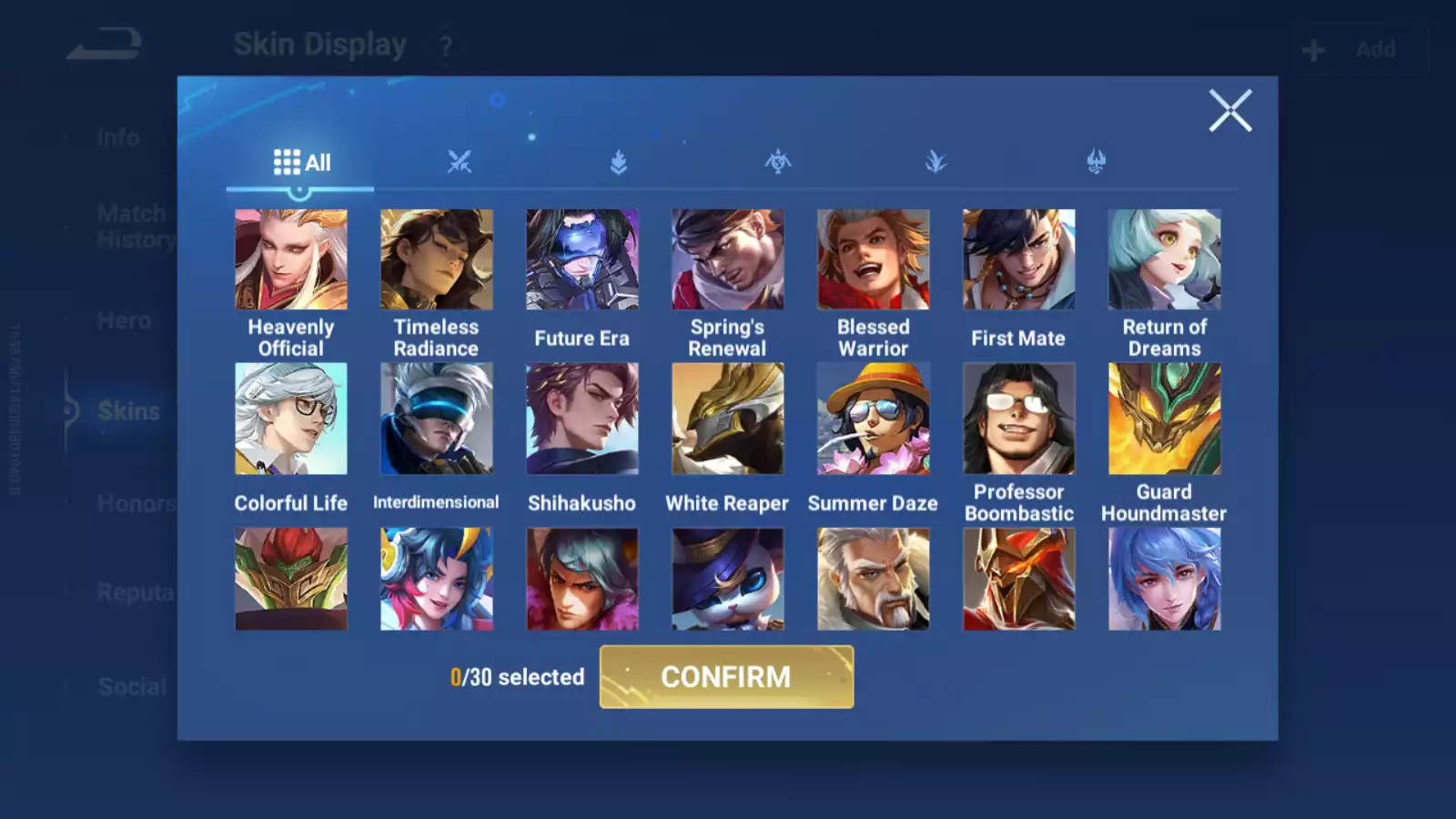Open the Skins section in sidebar
Screen dimensions: 1456x819
[x=130, y=411]
